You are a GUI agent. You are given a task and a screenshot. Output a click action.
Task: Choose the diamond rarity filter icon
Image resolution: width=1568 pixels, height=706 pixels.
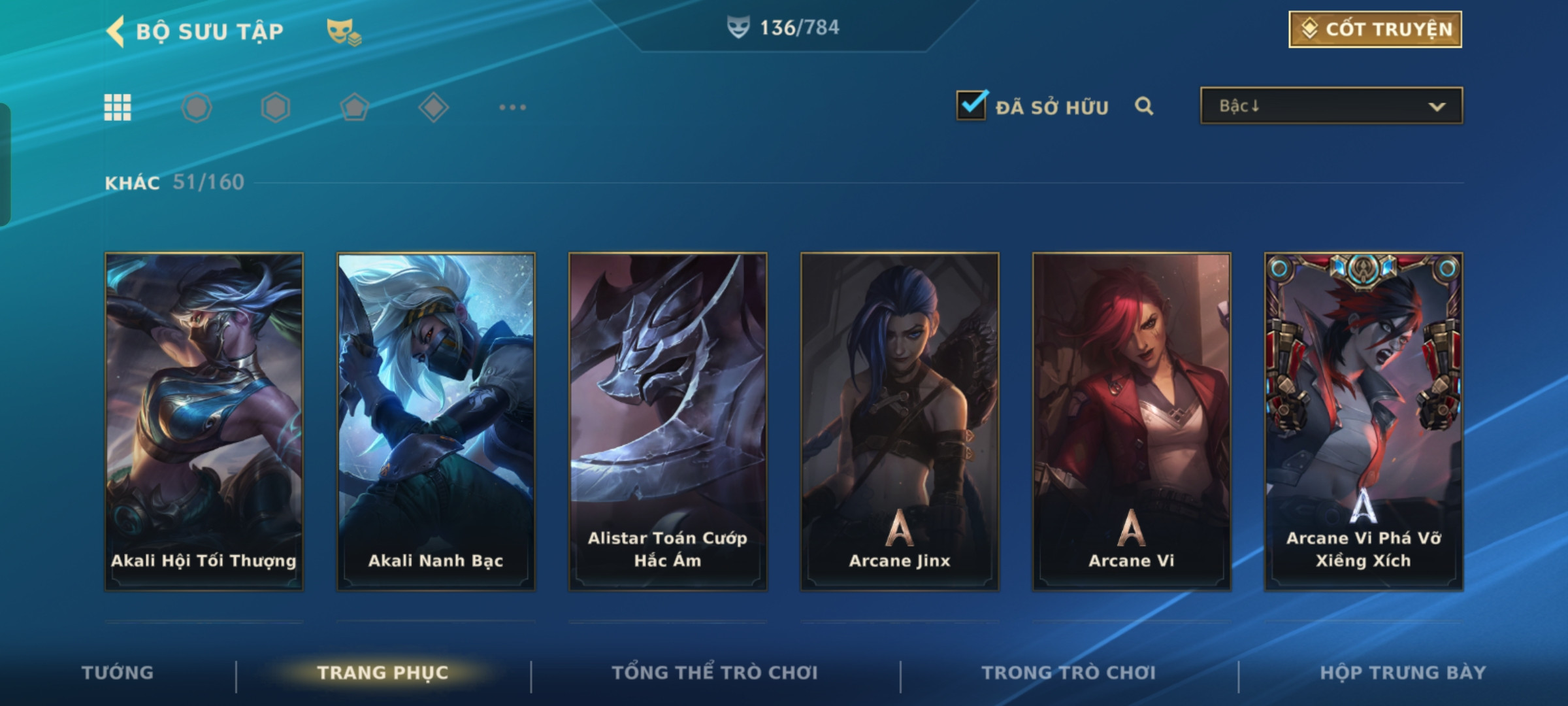433,107
